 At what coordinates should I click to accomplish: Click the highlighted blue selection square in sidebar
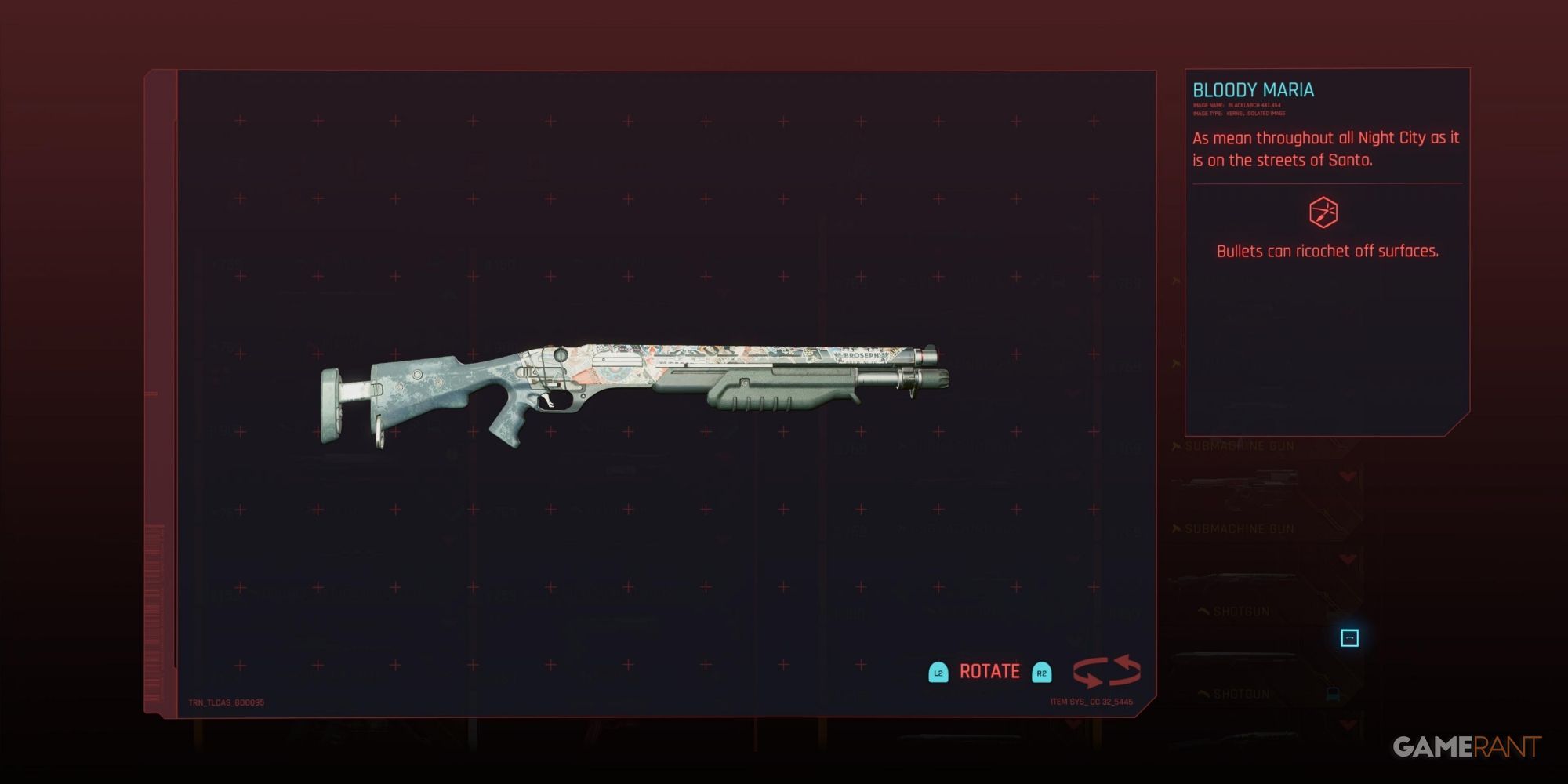[x=1350, y=637]
